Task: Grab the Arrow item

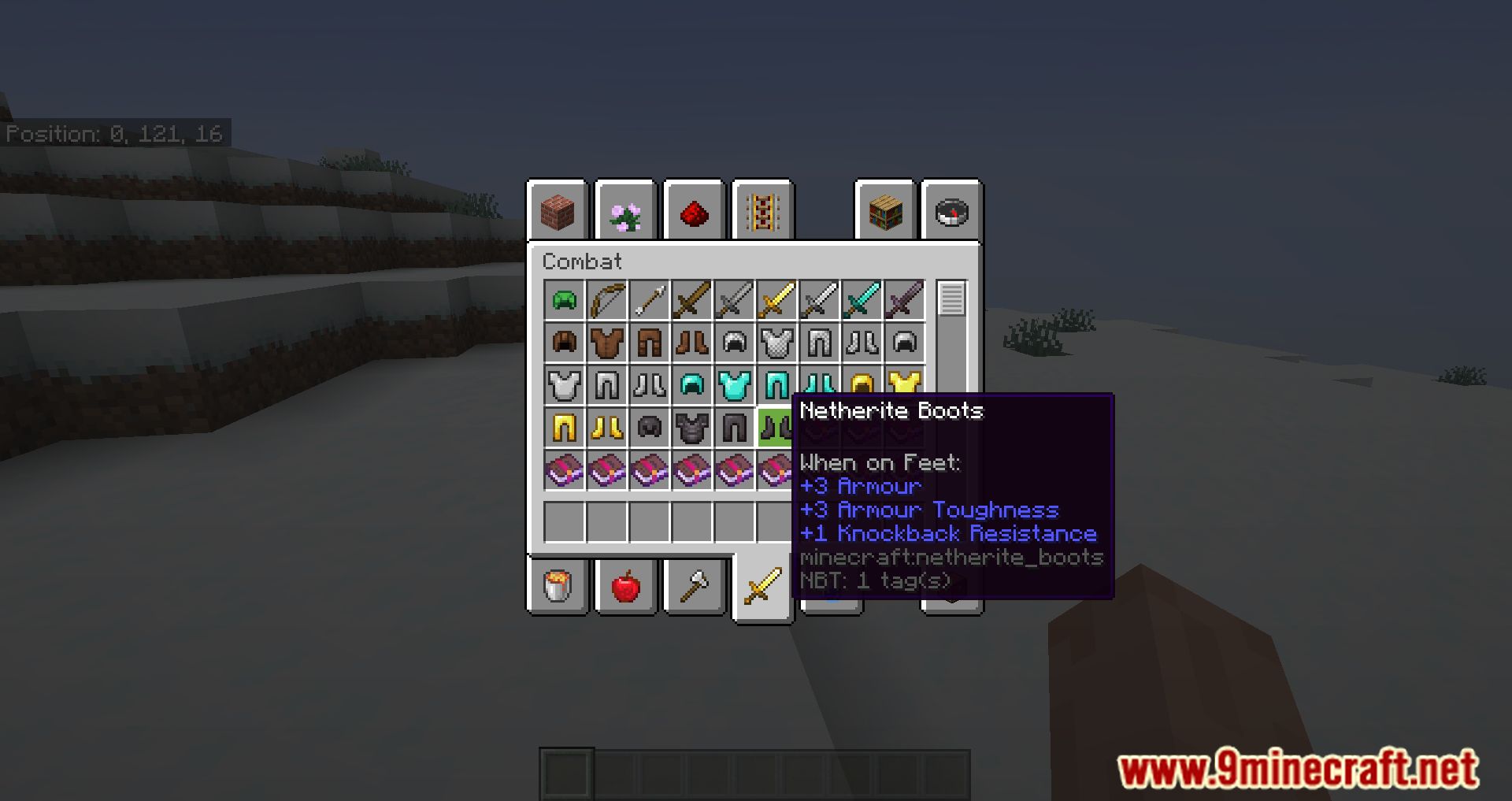Action: coord(650,300)
